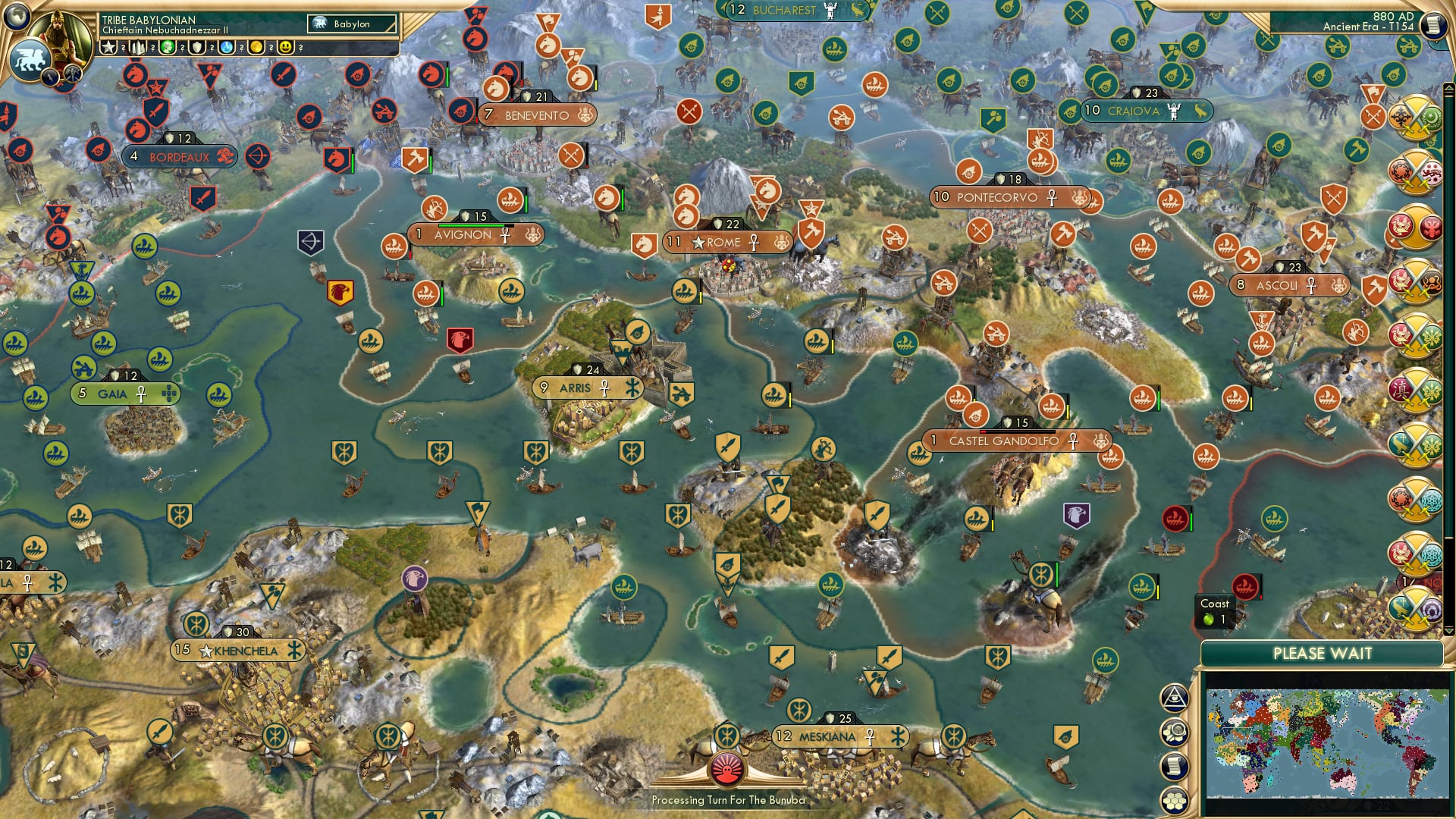Toggle the hex grid button beside the minimap

[1174, 800]
